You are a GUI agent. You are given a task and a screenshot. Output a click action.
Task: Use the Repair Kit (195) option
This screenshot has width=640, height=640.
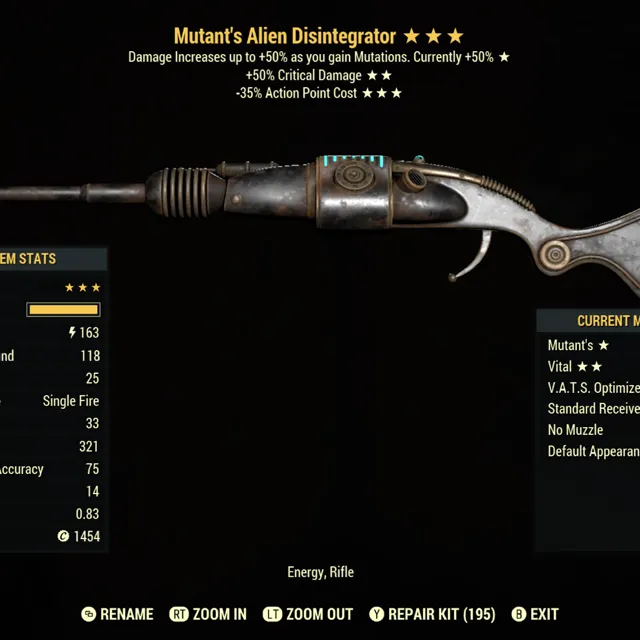coord(432,614)
